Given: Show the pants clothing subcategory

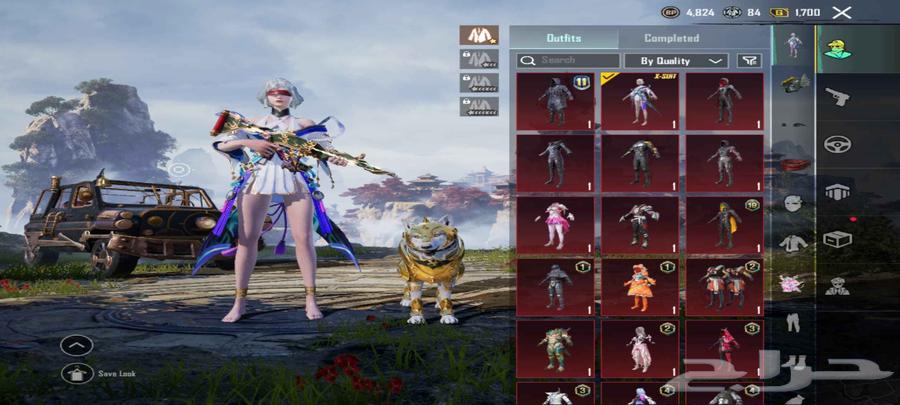Looking at the screenshot, I should 792,323.
